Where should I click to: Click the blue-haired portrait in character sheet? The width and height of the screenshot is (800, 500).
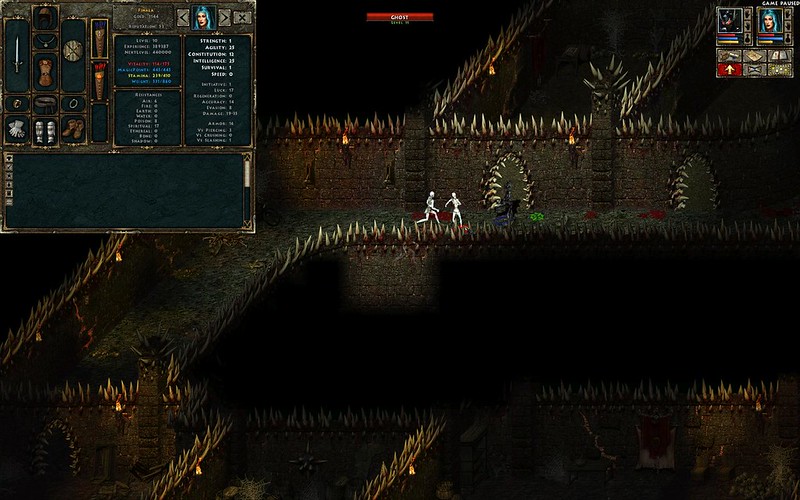(x=204, y=17)
